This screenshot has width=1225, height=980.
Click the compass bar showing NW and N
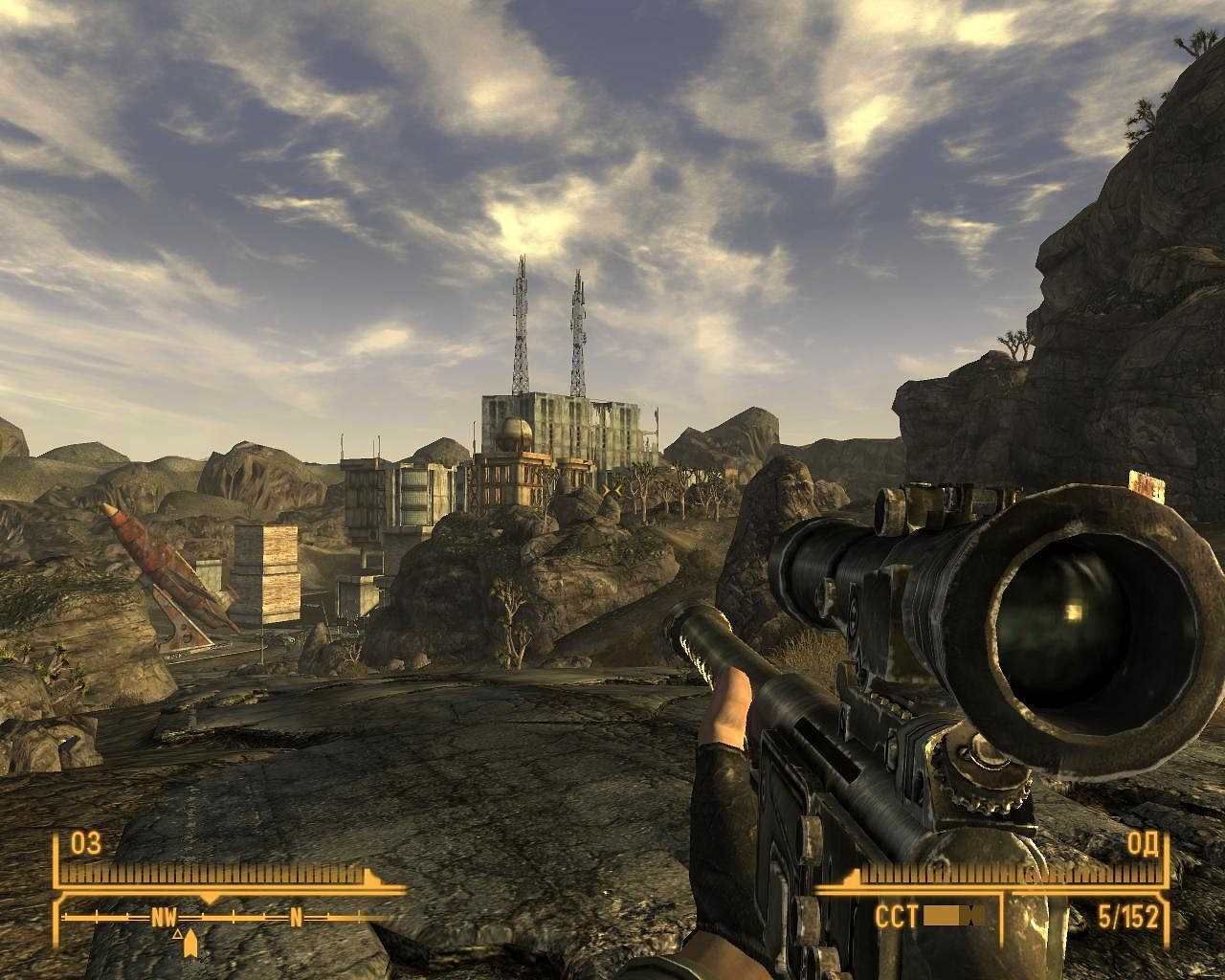click(x=228, y=917)
